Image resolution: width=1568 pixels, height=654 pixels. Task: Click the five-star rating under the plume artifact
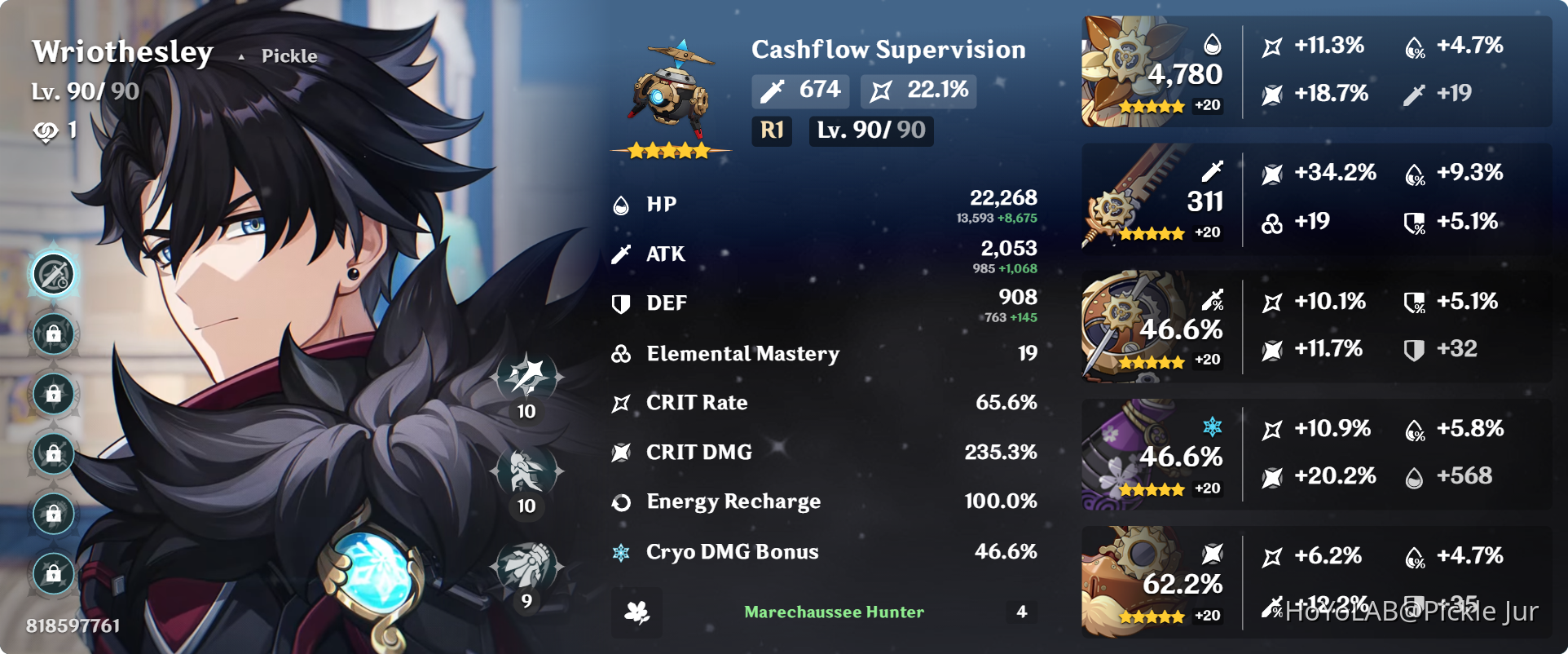[1150, 232]
